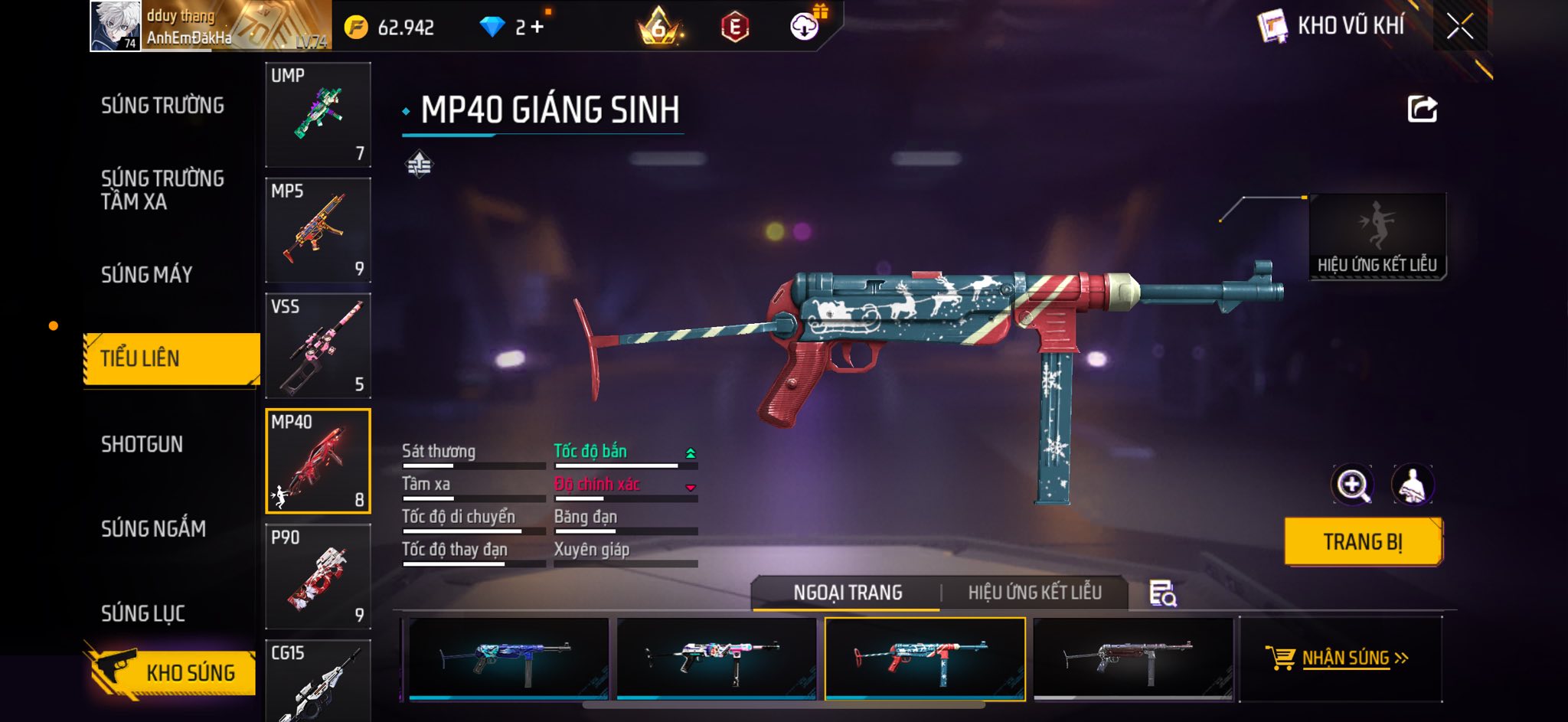This screenshot has height=722, width=1568.
Task: Select the Súng Trường category
Action: click(162, 106)
